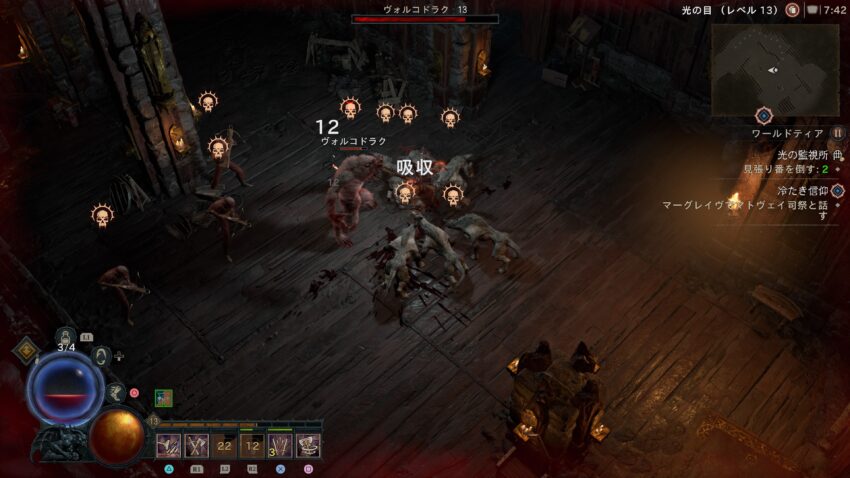Select the skill on 12 cooldown
The width and height of the screenshot is (850, 478).
[x=252, y=445]
